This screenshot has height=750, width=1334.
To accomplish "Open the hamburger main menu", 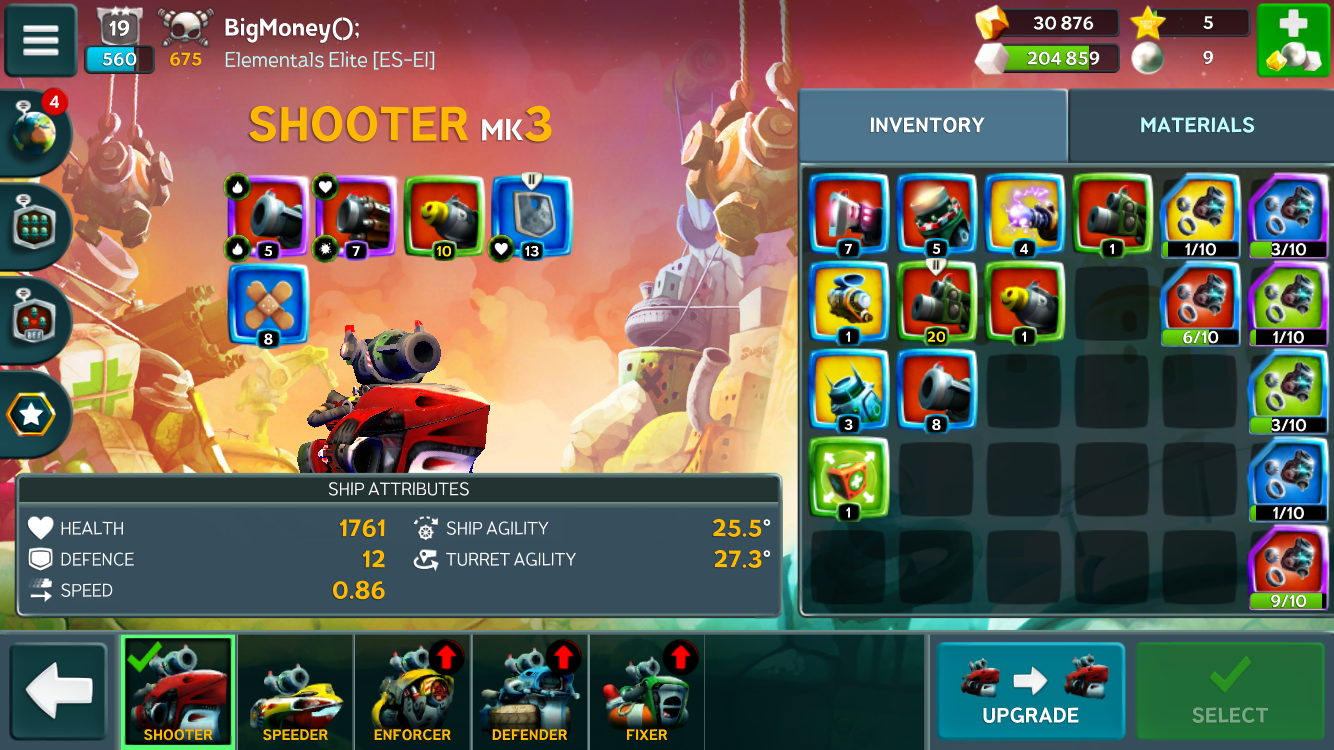I will (x=41, y=41).
